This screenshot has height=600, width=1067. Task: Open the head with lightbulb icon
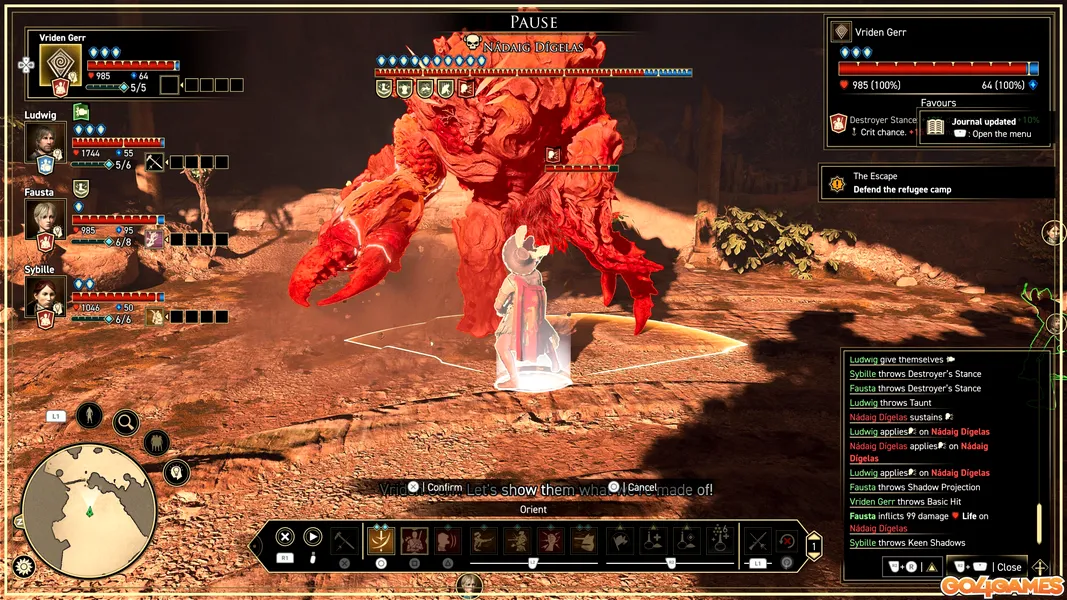click(177, 472)
